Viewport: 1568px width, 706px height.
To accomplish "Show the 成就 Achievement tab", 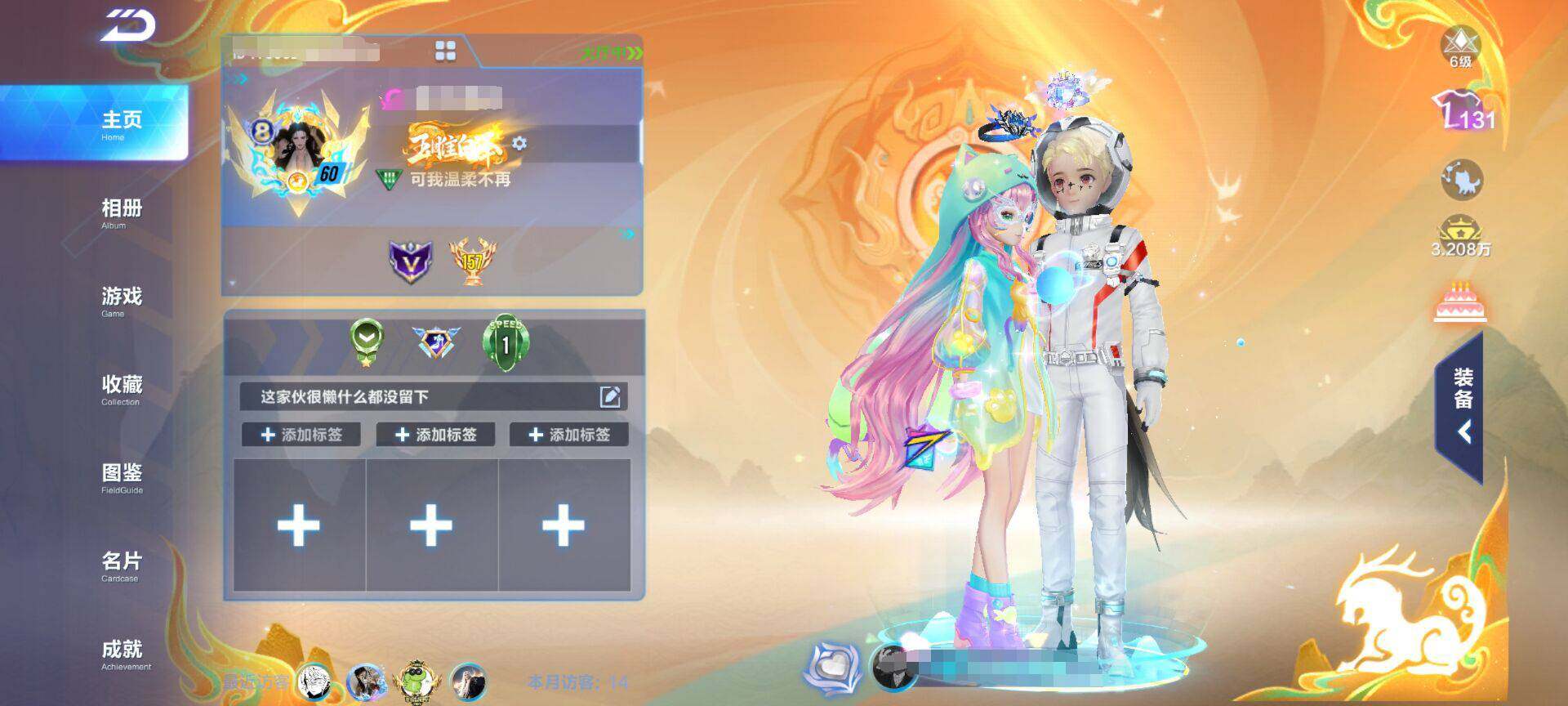I will point(122,653).
